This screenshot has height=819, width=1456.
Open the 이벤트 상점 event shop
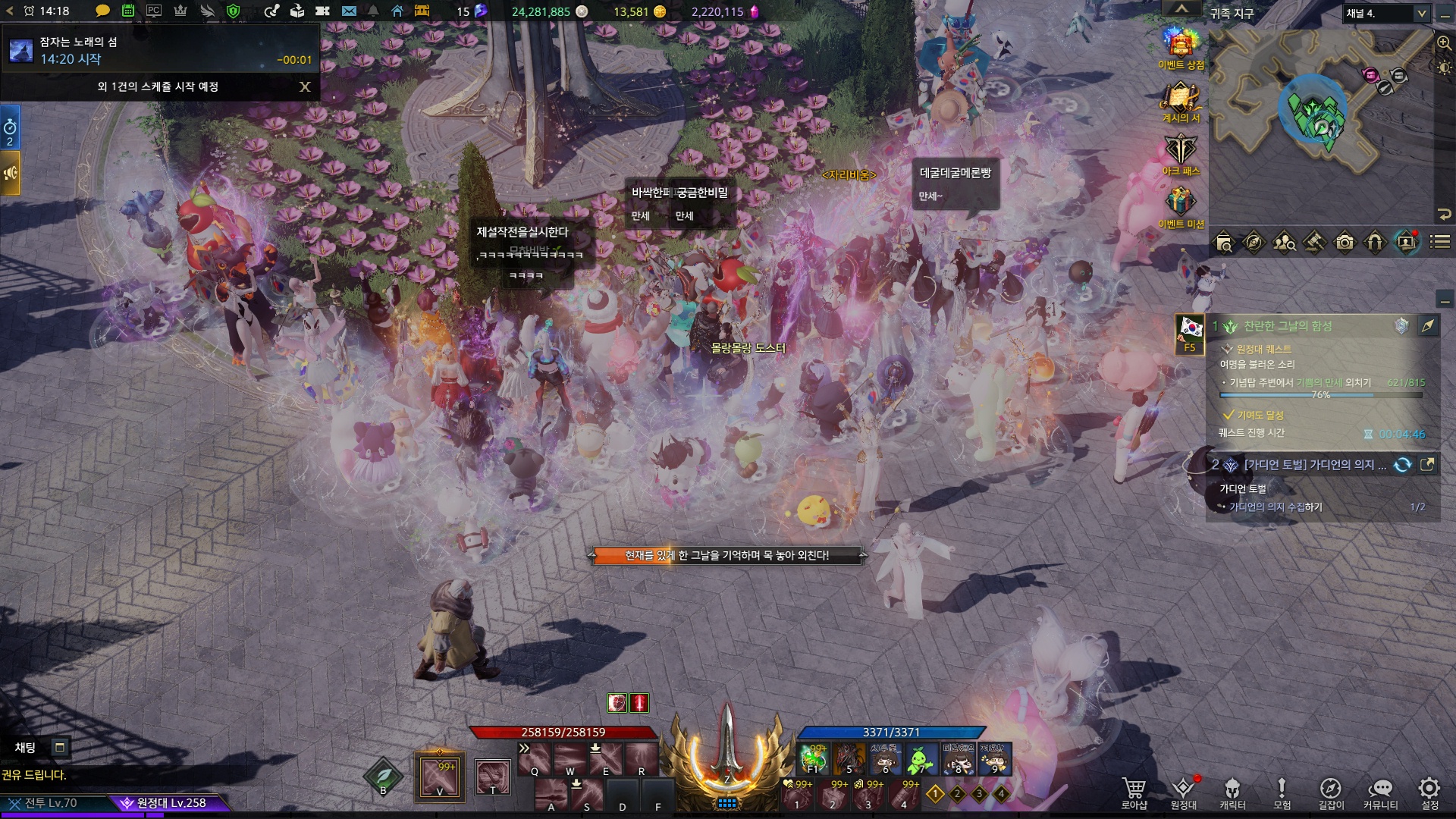tap(1181, 44)
